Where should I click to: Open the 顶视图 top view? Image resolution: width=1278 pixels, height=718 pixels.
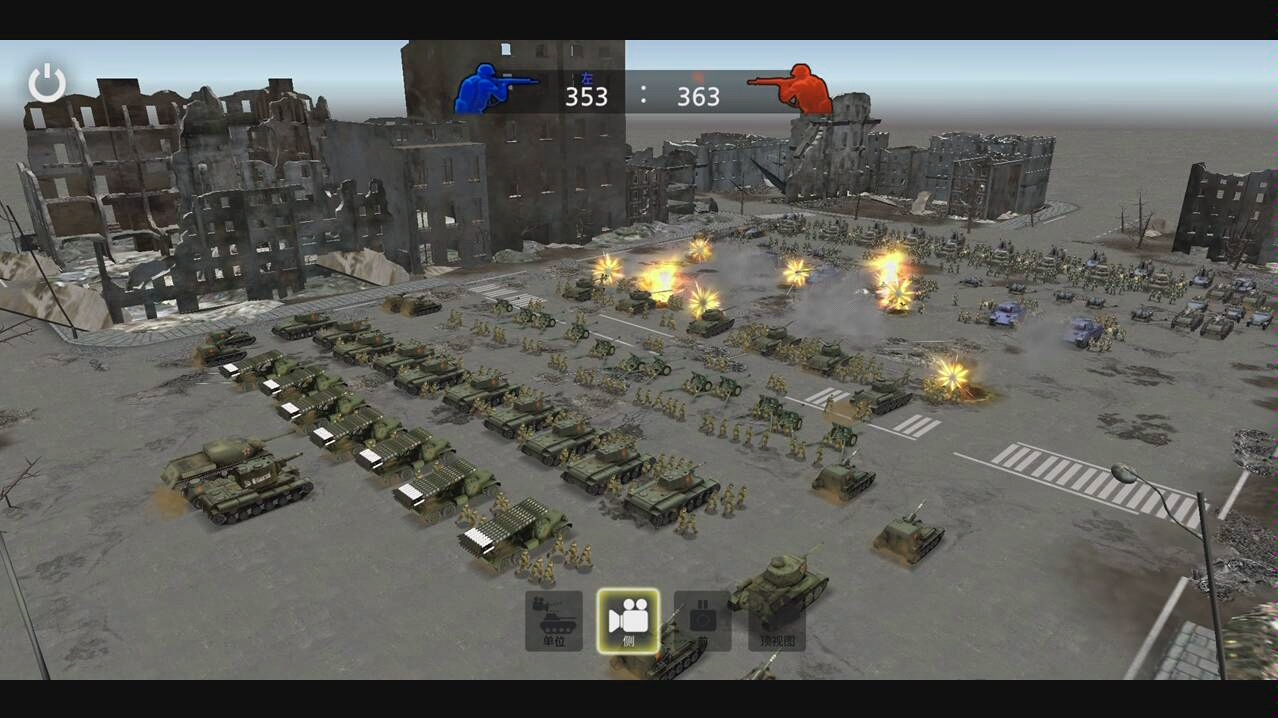click(x=777, y=622)
